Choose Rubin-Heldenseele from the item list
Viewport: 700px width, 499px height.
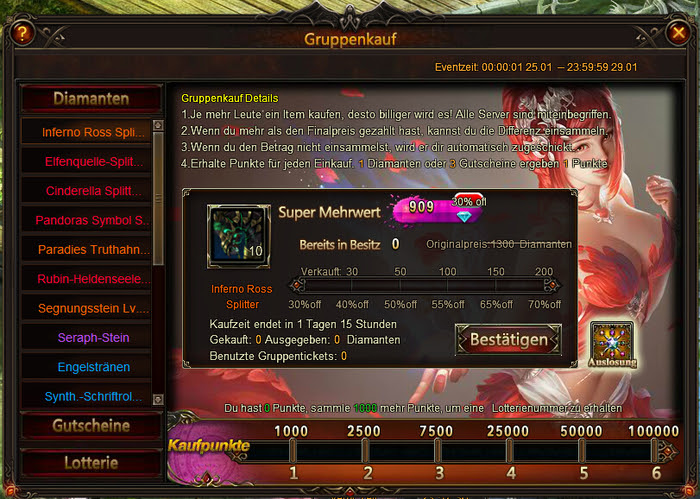coord(86,279)
